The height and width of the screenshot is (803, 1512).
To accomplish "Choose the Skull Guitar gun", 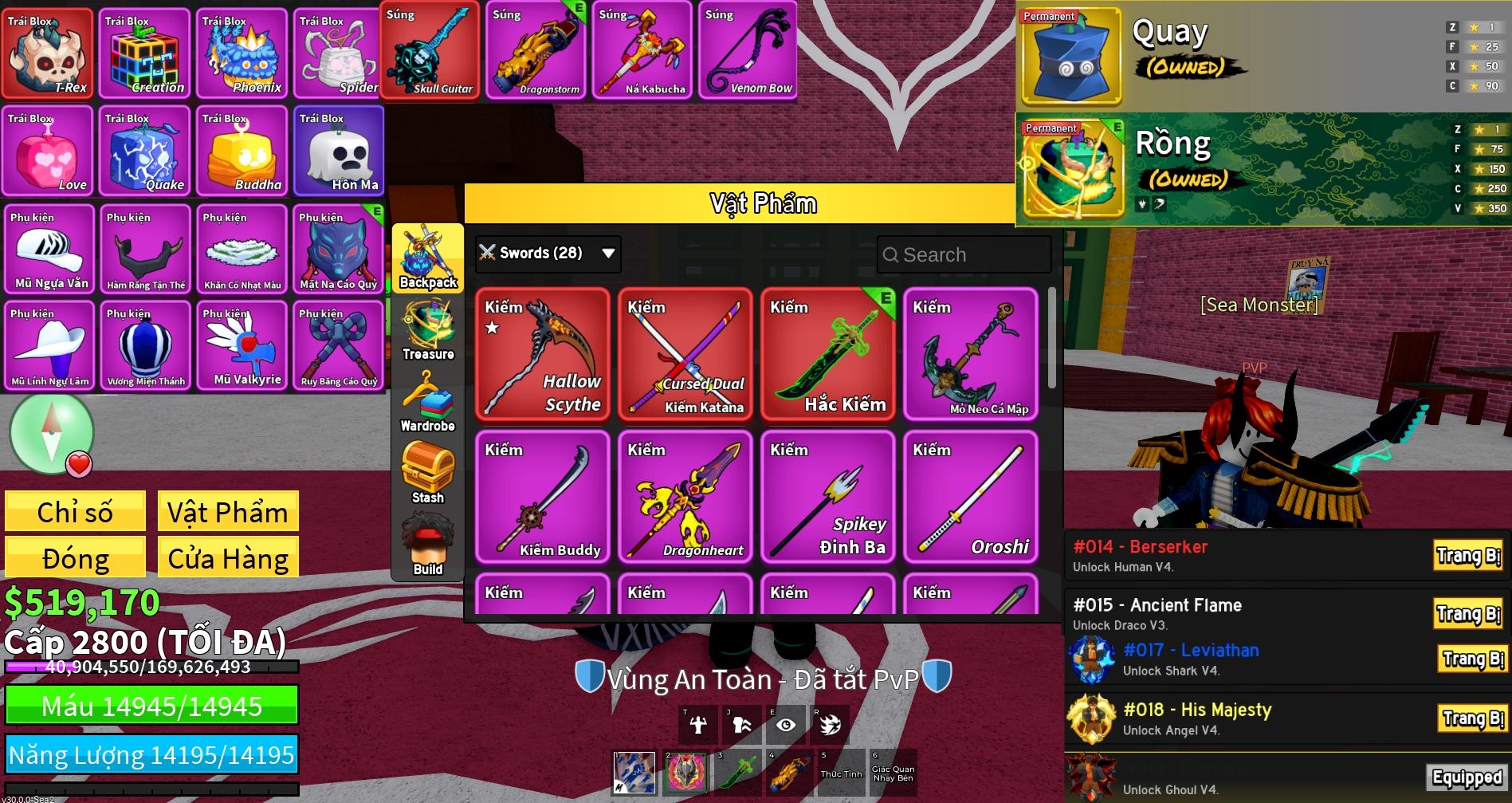I will 430,51.
